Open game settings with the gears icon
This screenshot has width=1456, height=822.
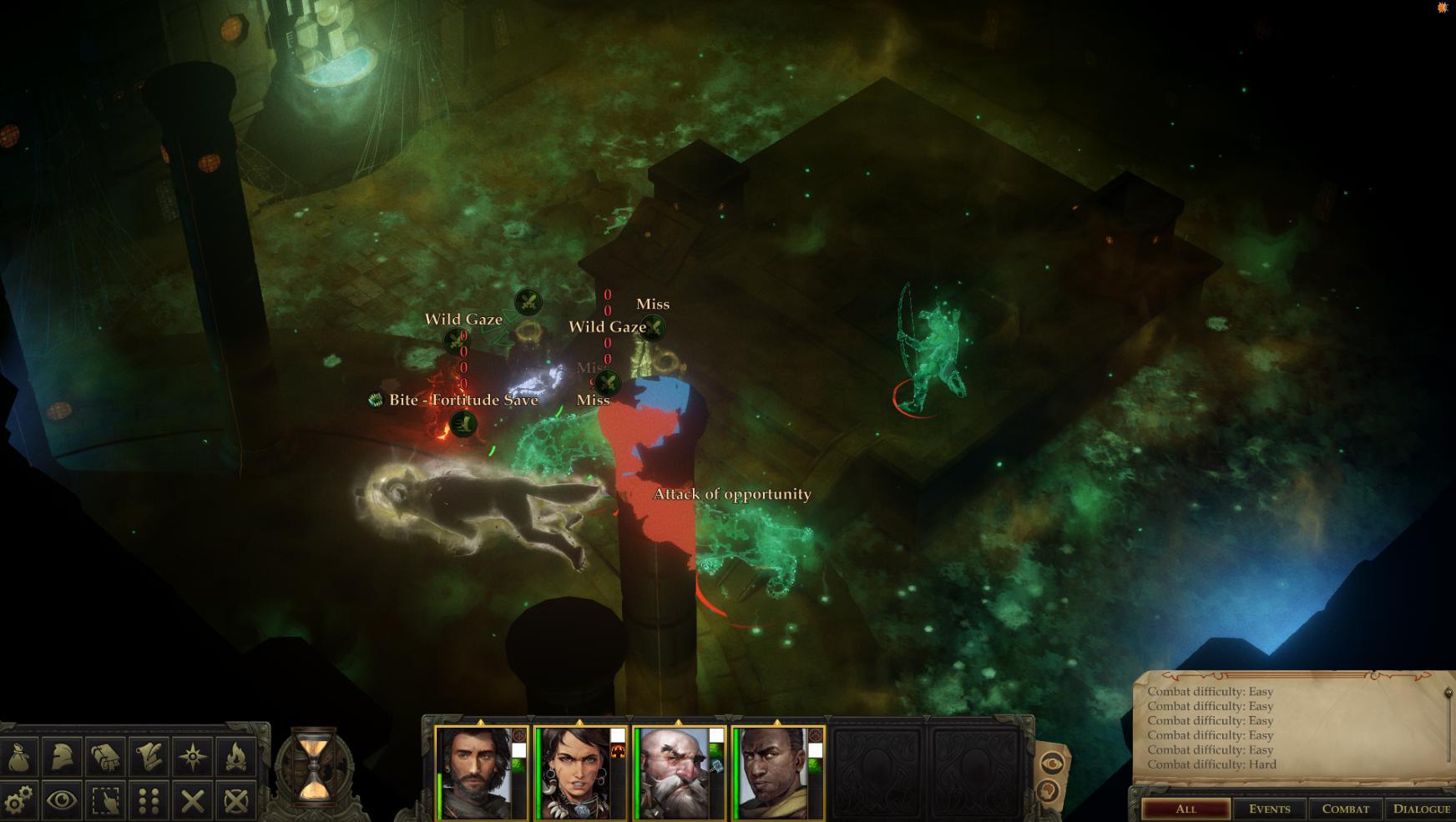click(18, 799)
